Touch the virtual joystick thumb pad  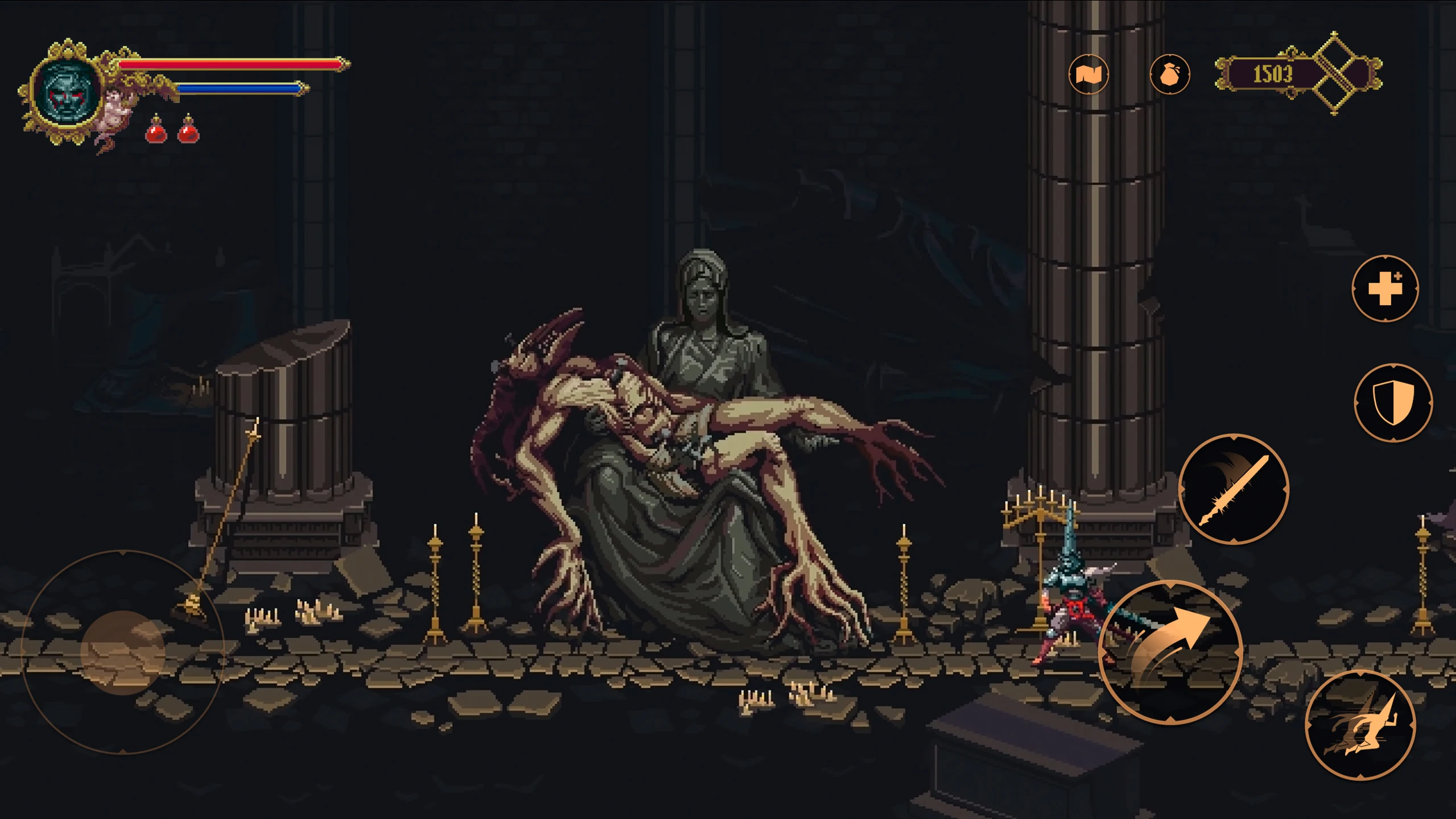[x=123, y=652]
